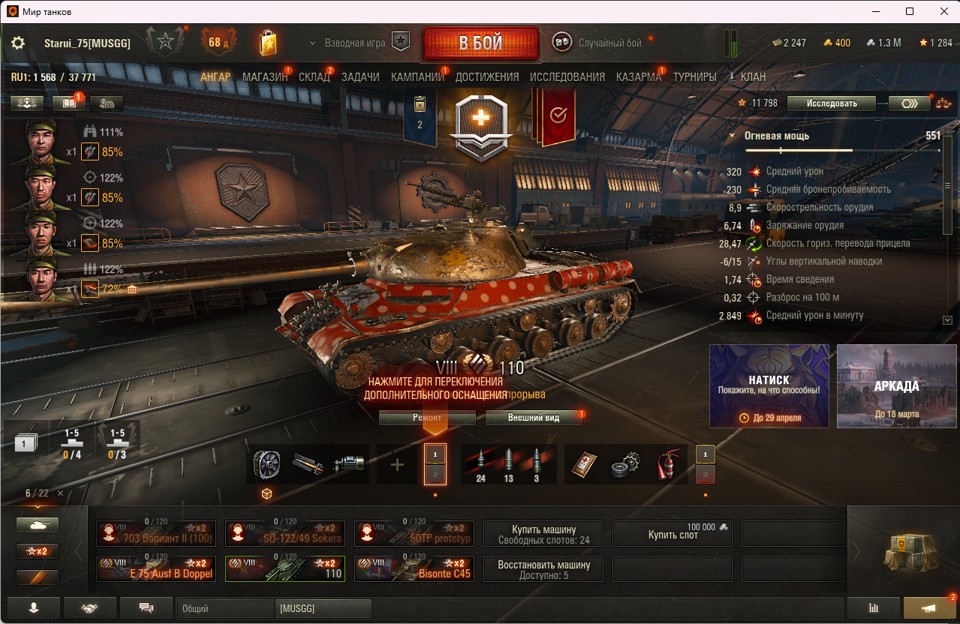Show the ИССЛЕДОВАНИЯ research tab

coord(567,77)
